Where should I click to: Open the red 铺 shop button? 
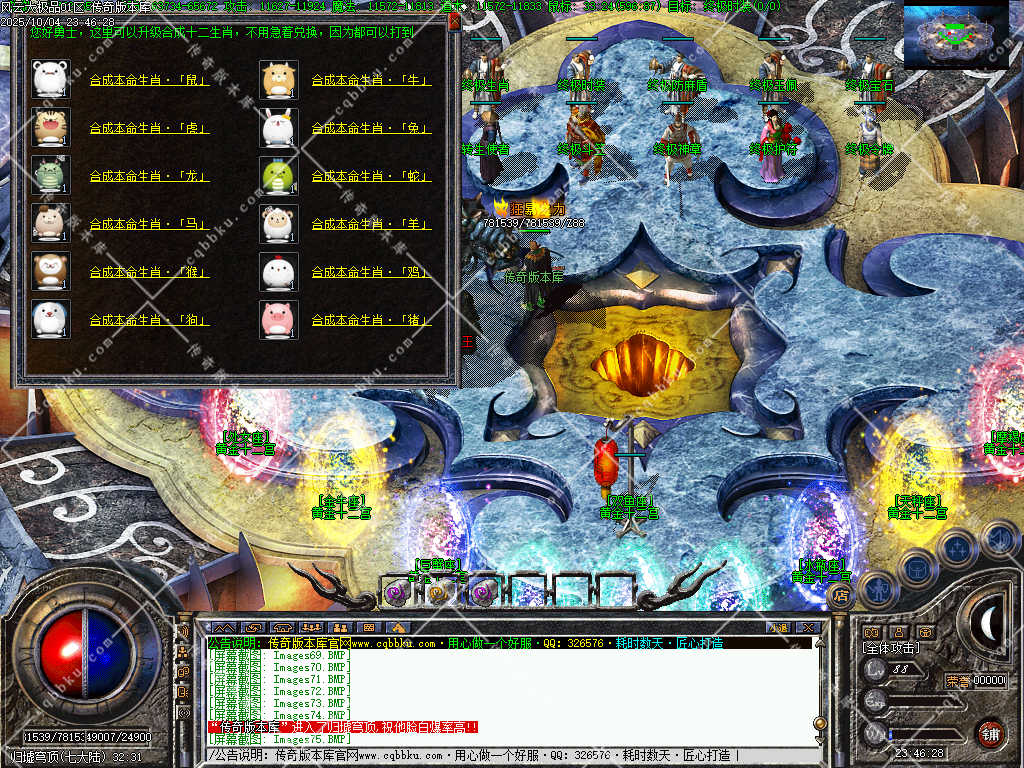coord(989,733)
